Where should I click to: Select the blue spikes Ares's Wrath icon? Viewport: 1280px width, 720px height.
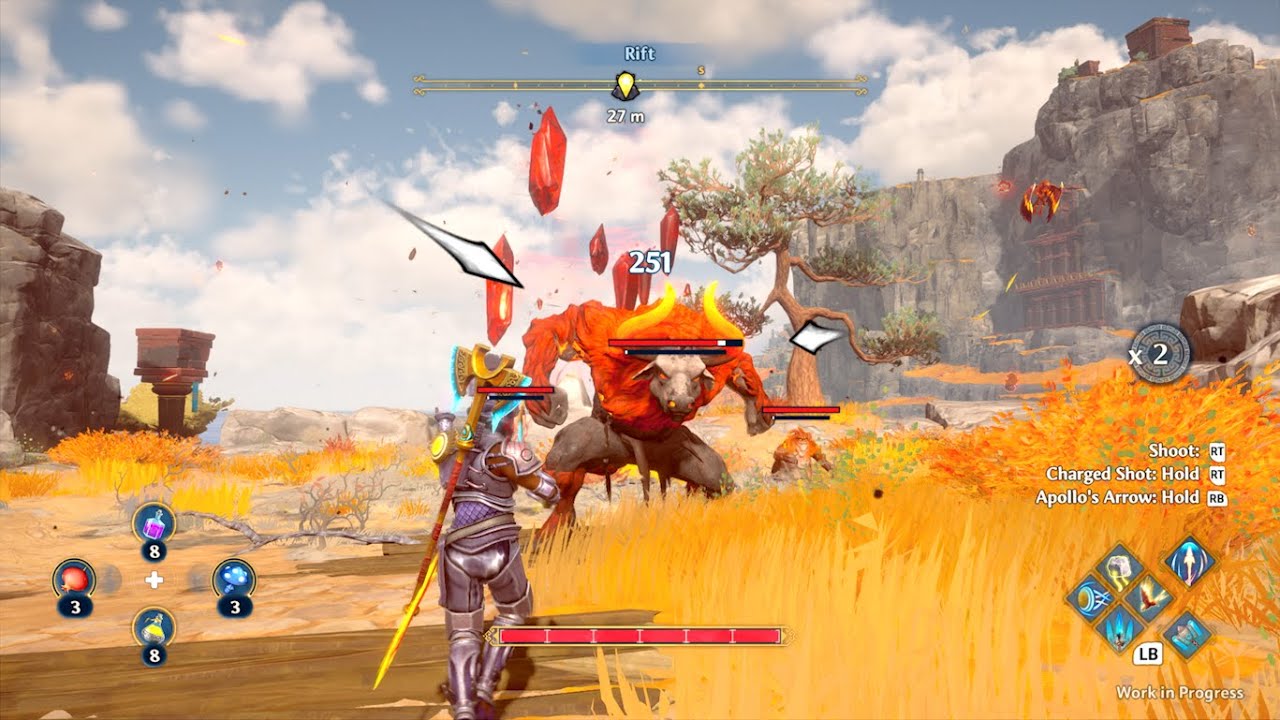click(x=1118, y=631)
